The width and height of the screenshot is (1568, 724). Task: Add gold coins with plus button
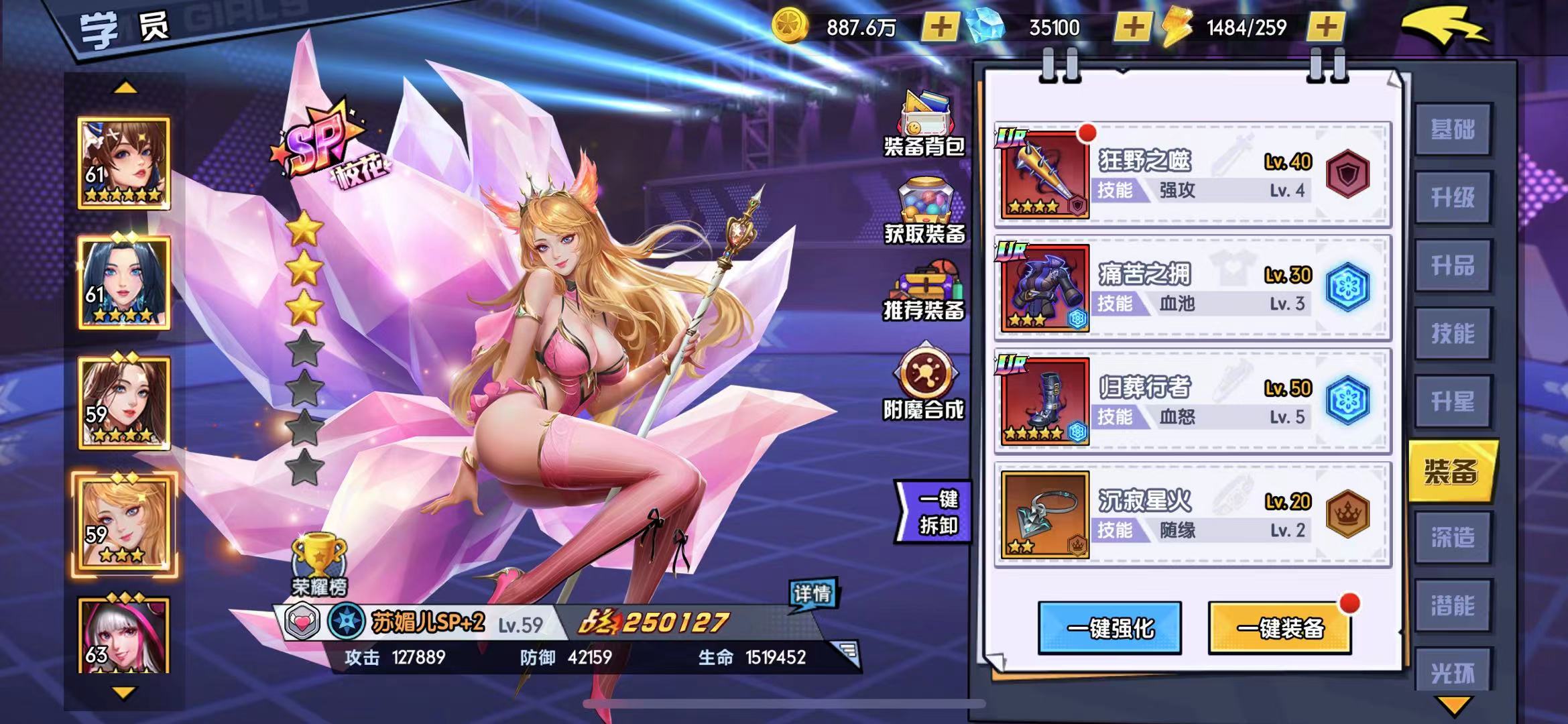pos(940,27)
